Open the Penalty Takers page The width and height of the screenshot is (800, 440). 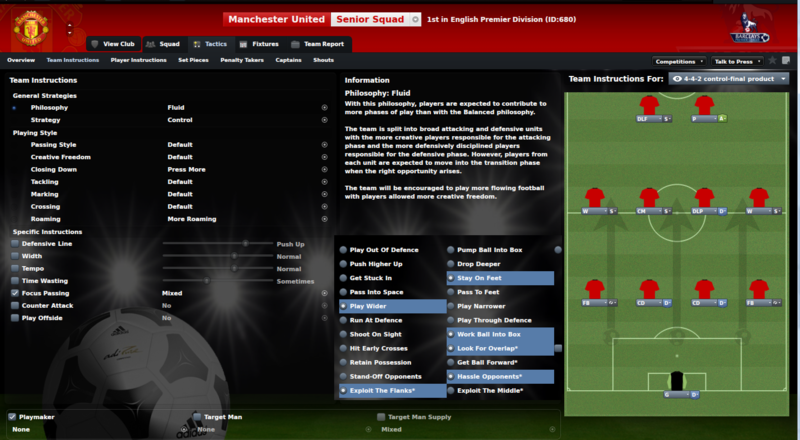(240, 60)
